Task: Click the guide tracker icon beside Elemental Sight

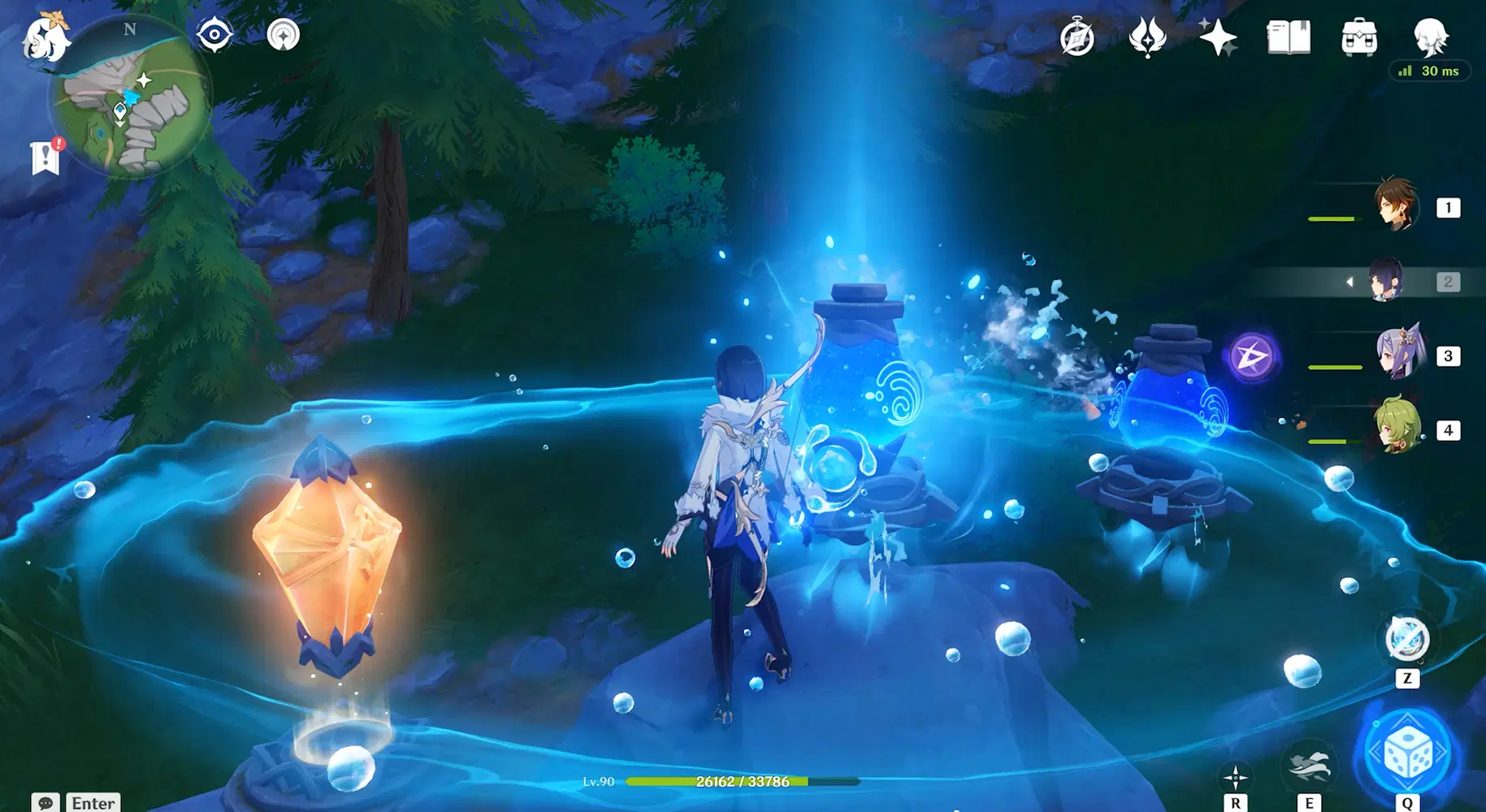Action: pos(282,33)
